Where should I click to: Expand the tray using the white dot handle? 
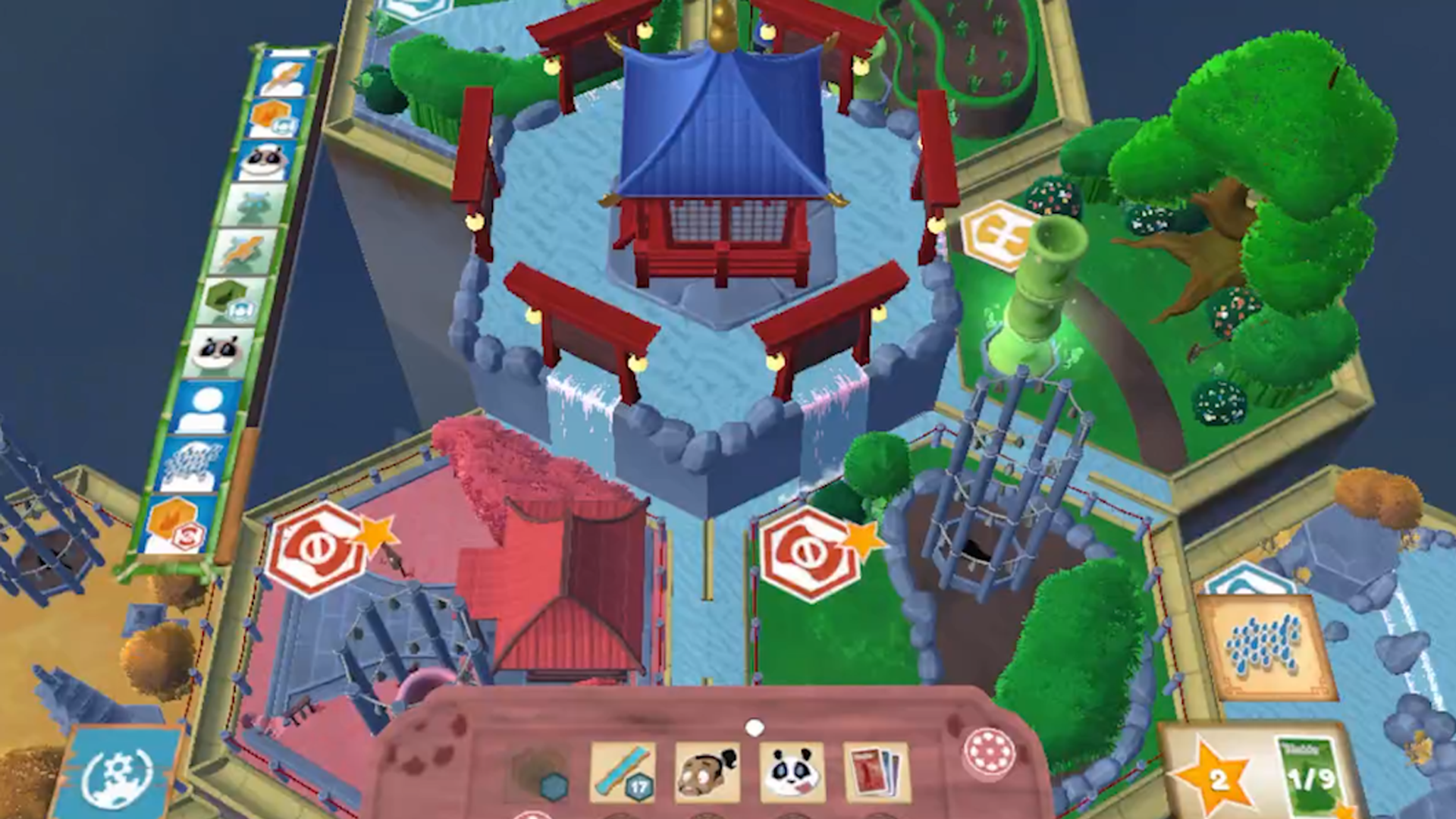point(755,726)
